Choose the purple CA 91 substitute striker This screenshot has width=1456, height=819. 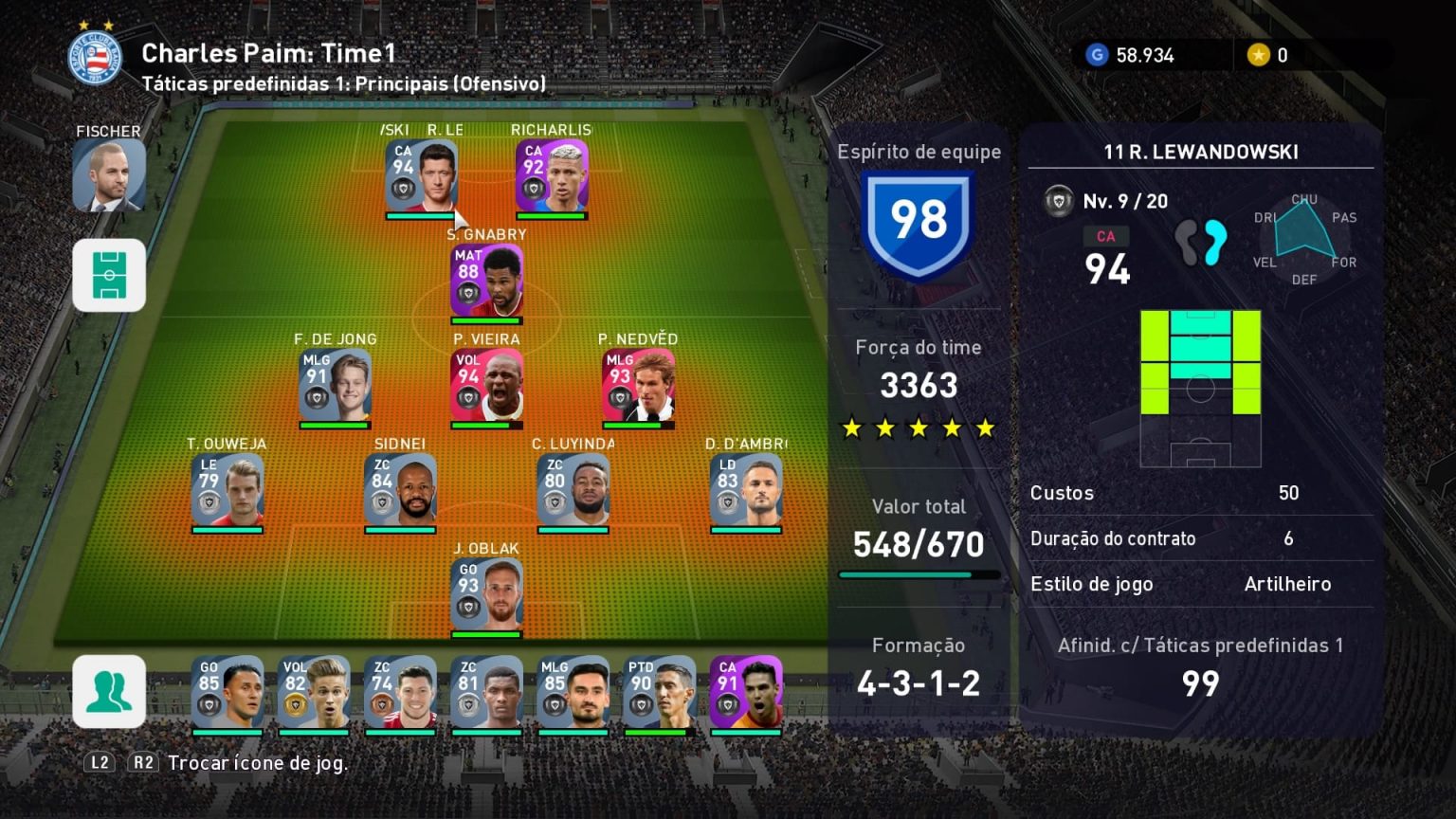point(746,692)
